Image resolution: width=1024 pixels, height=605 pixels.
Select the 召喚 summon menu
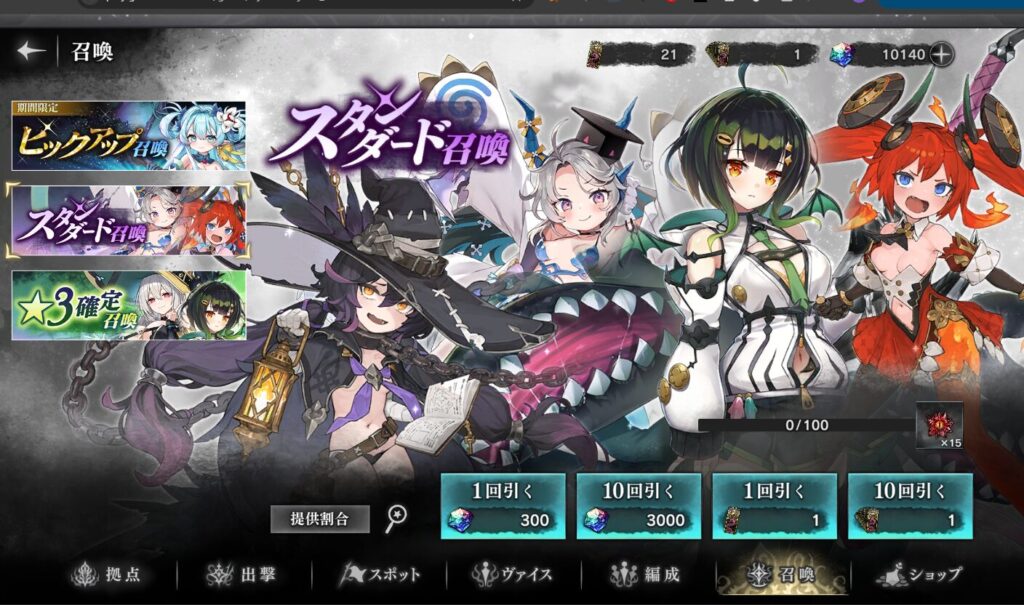[783, 575]
